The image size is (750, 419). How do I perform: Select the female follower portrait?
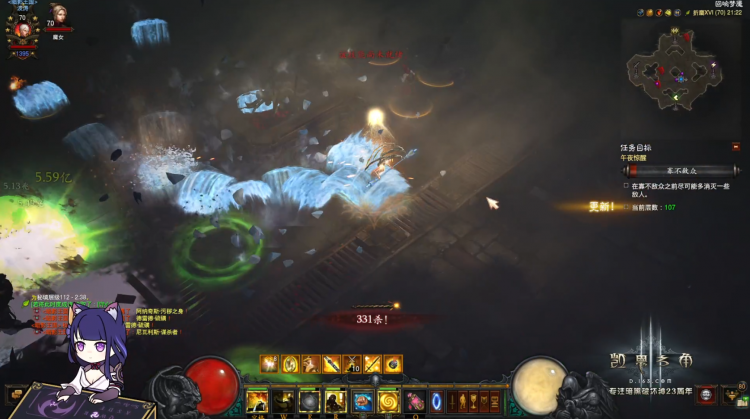click(59, 15)
